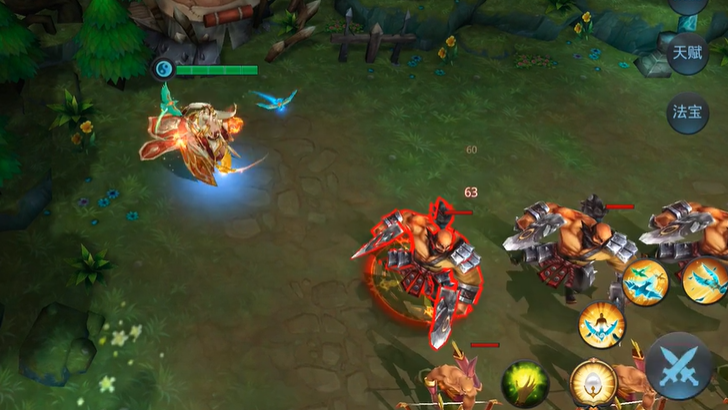Open the 天赋 talent menu
Image resolution: width=728 pixels, height=410 pixels.
pyautogui.click(x=689, y=51)
